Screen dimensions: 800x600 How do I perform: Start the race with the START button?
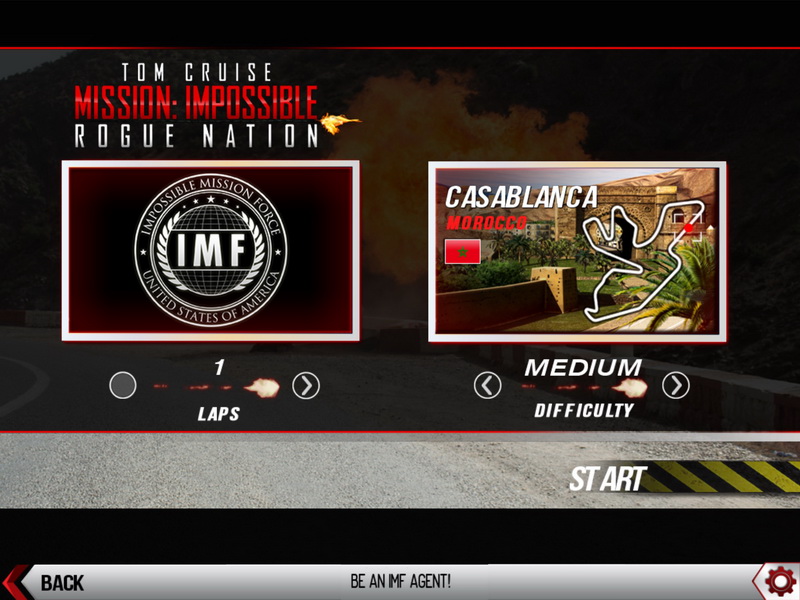coord(608,479)
